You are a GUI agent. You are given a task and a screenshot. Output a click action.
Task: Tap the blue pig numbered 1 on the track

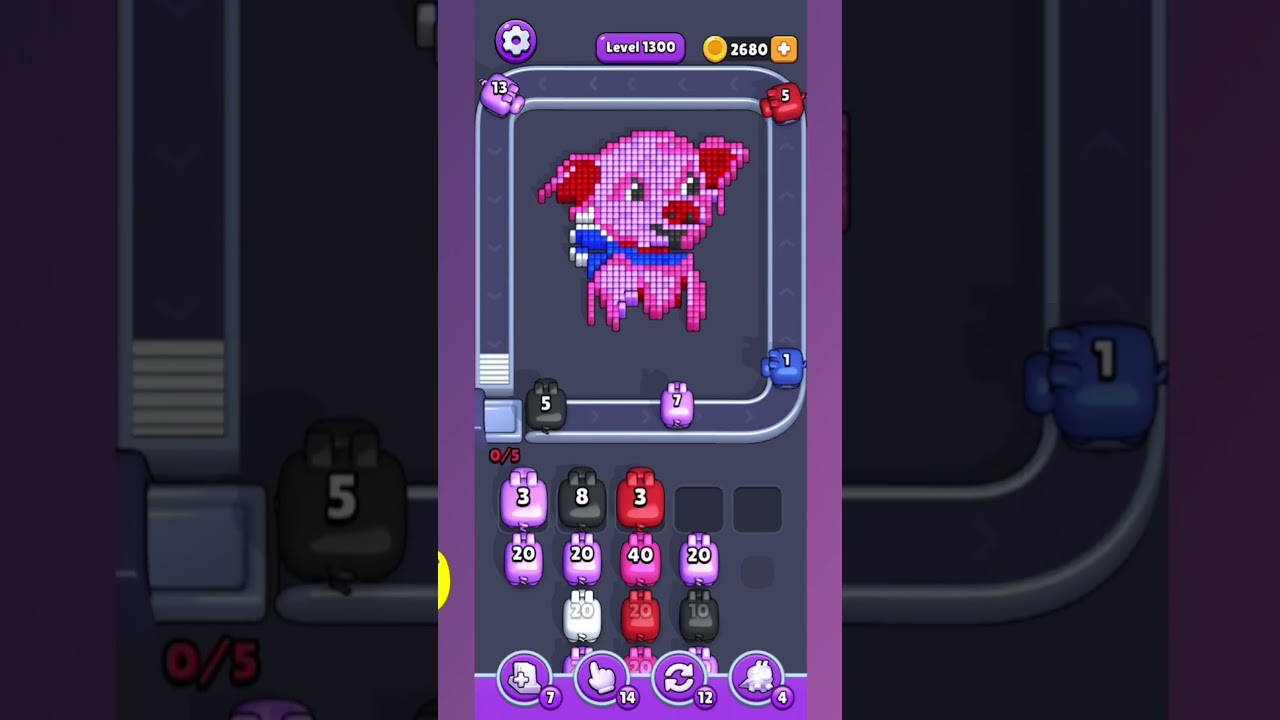pyautogui.click(x=785, y=365)
